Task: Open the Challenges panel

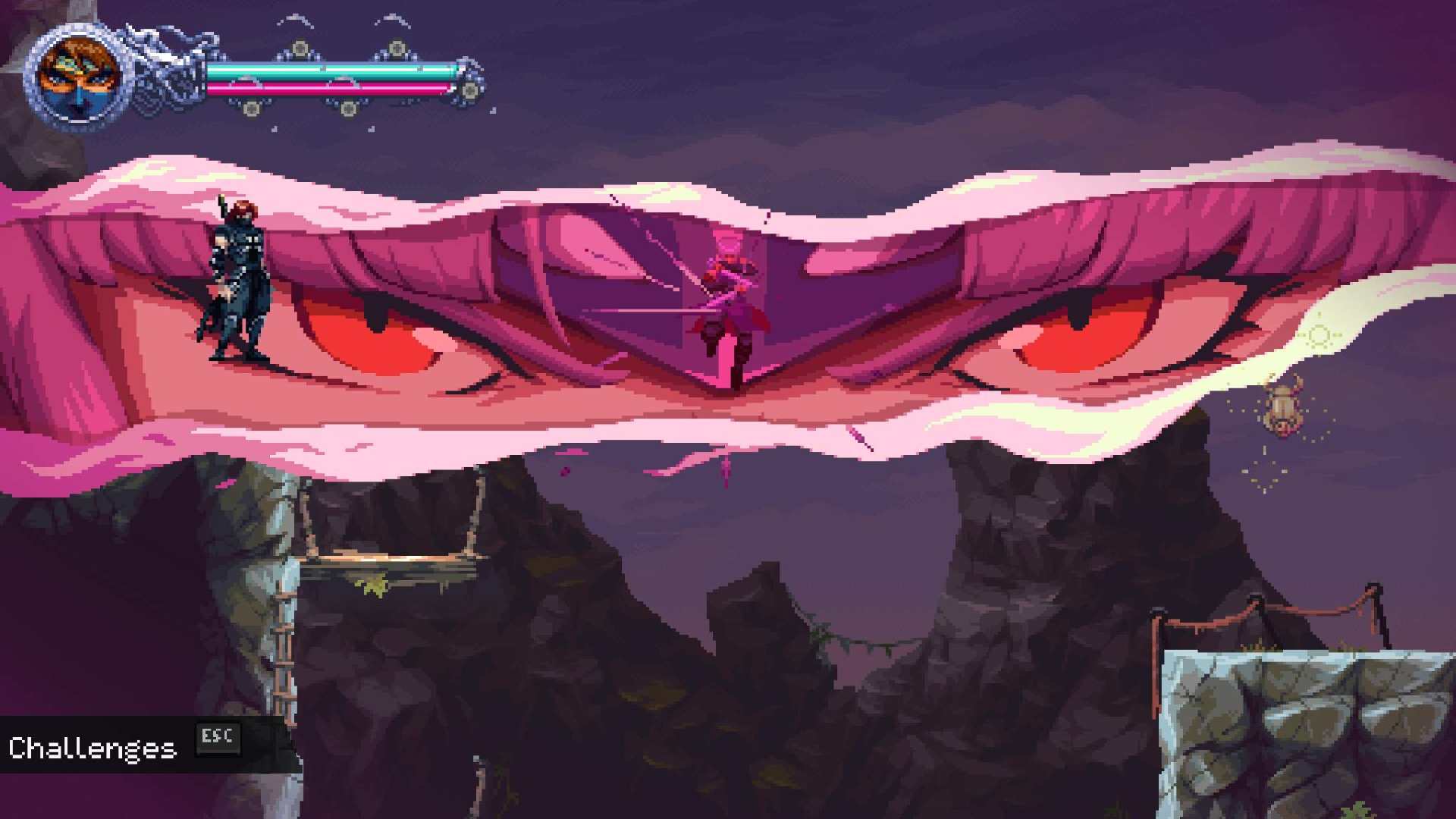Action: point(93,748)
